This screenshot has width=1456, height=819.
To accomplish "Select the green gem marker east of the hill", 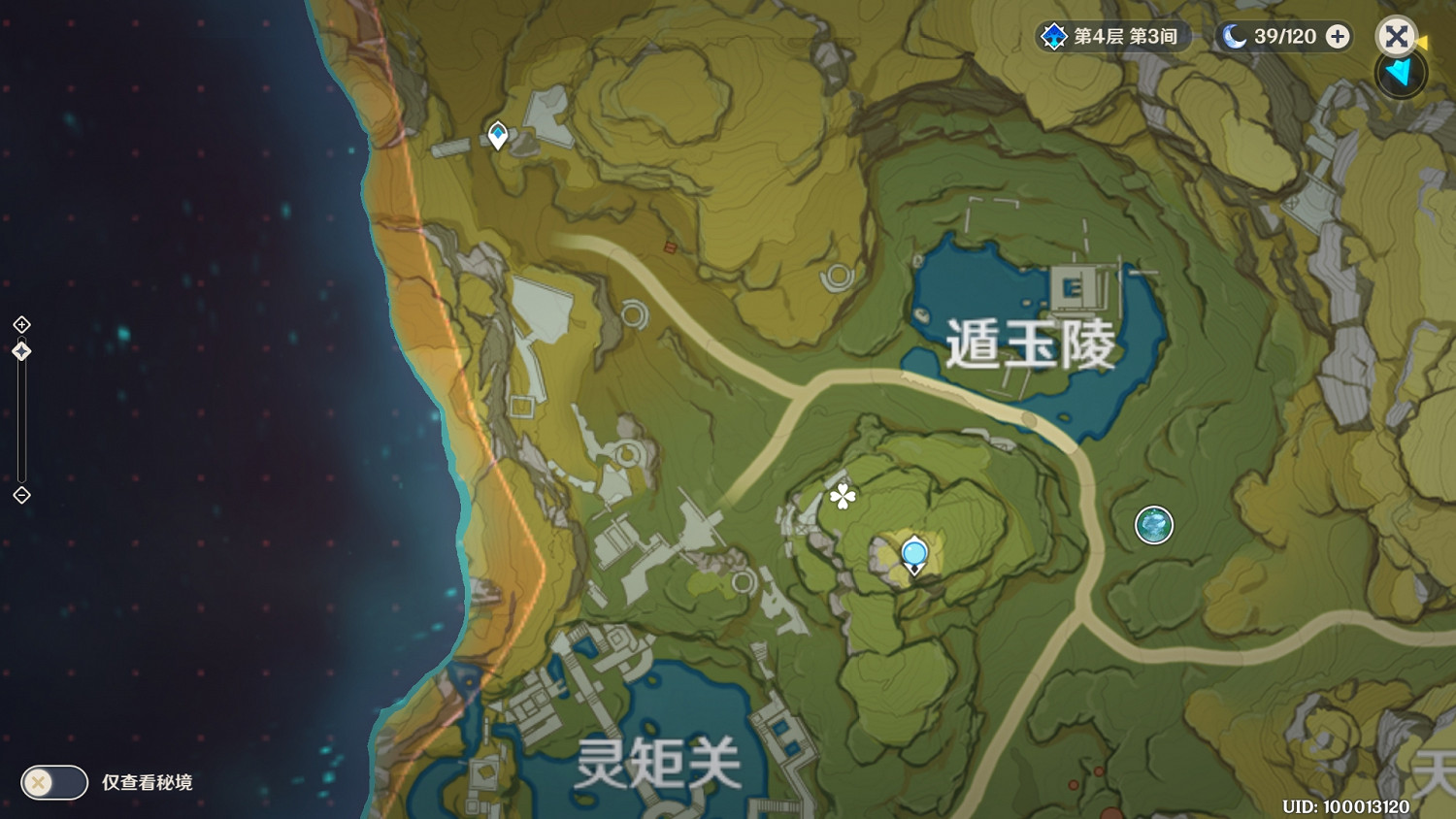I will click(1153, 525).
